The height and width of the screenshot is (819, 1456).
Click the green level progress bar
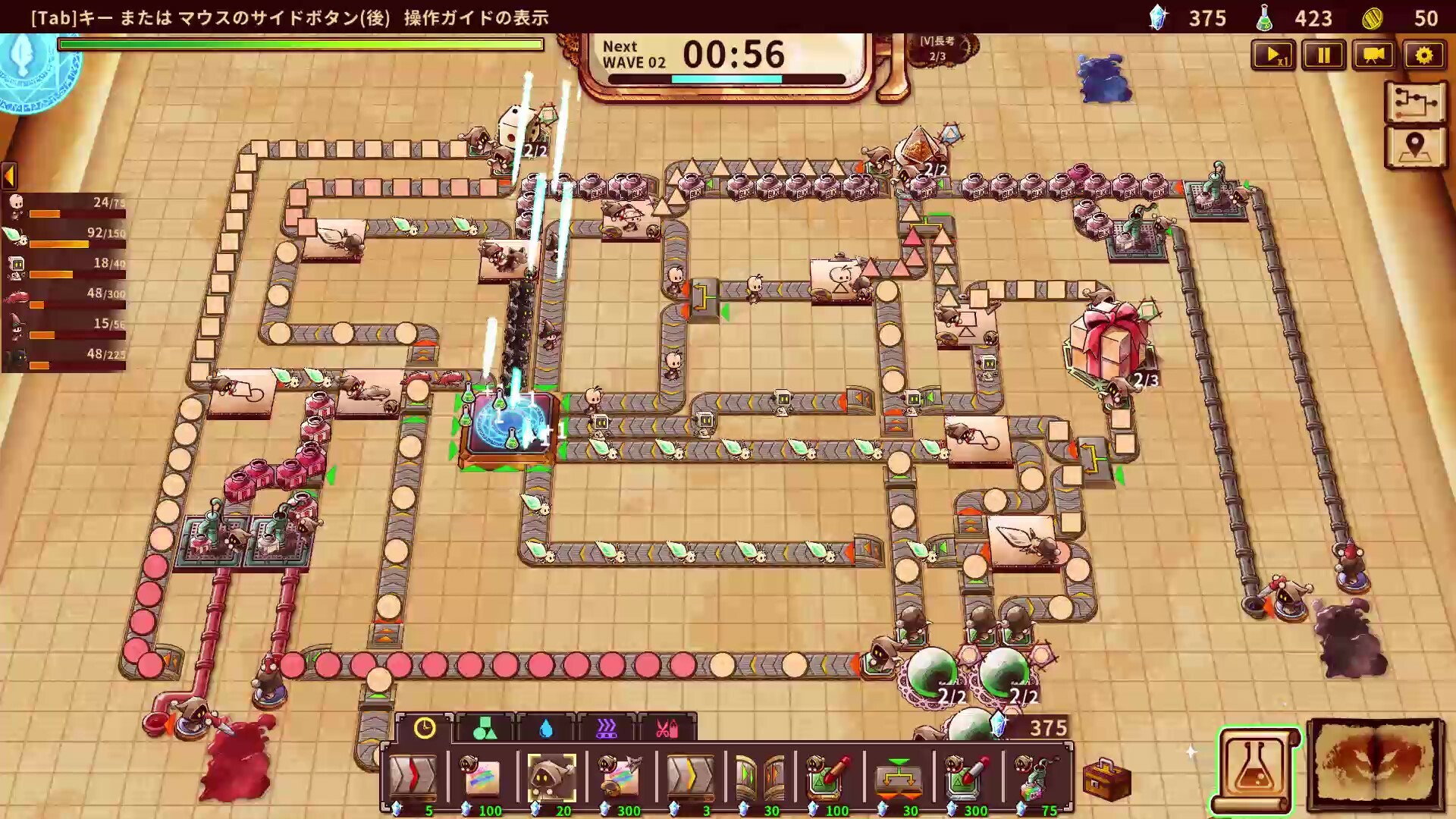pyautogui.click(x=300, y=45)
